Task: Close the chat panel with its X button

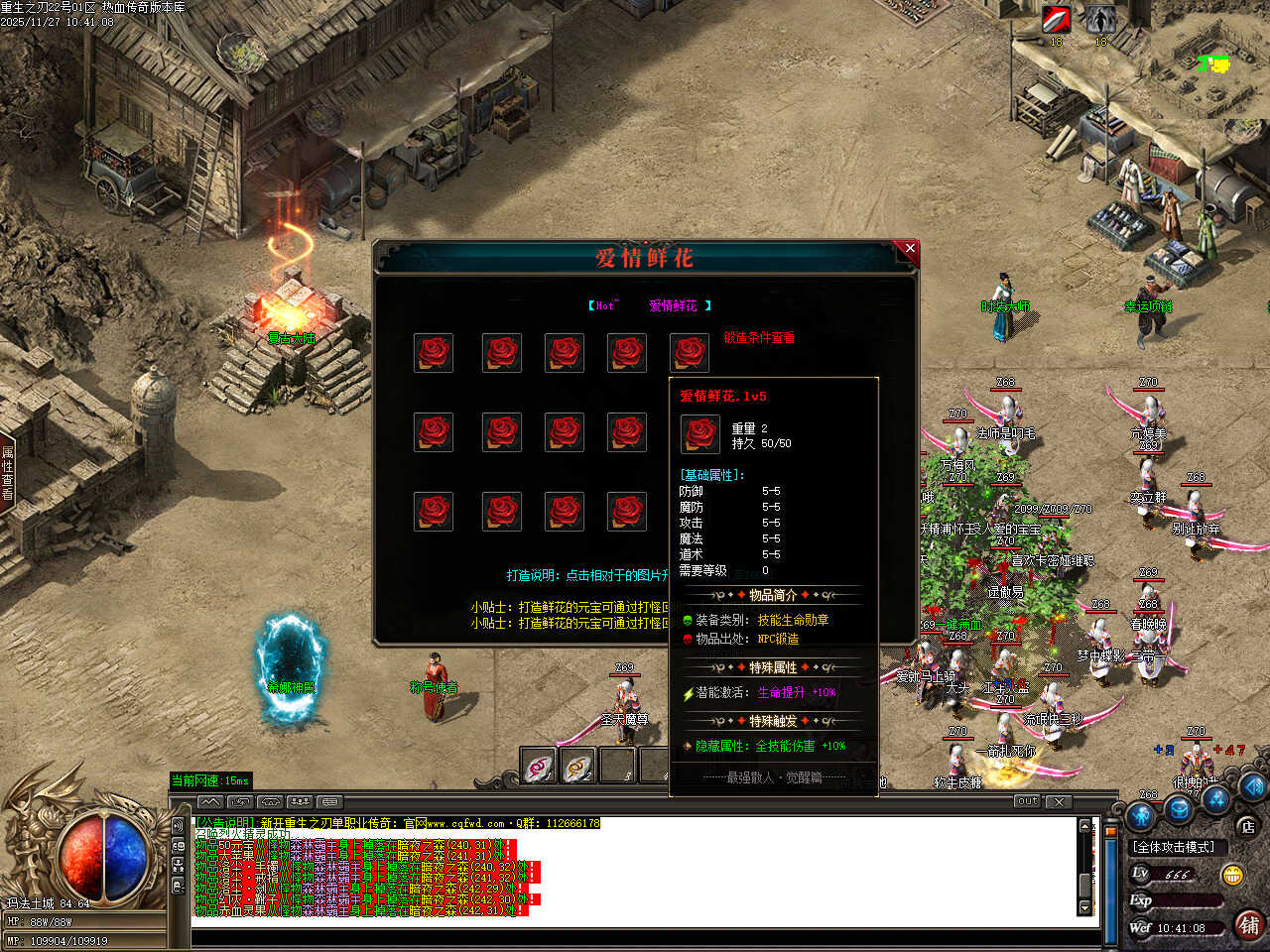Action: pyautogui.click(x=1059, y=801)
